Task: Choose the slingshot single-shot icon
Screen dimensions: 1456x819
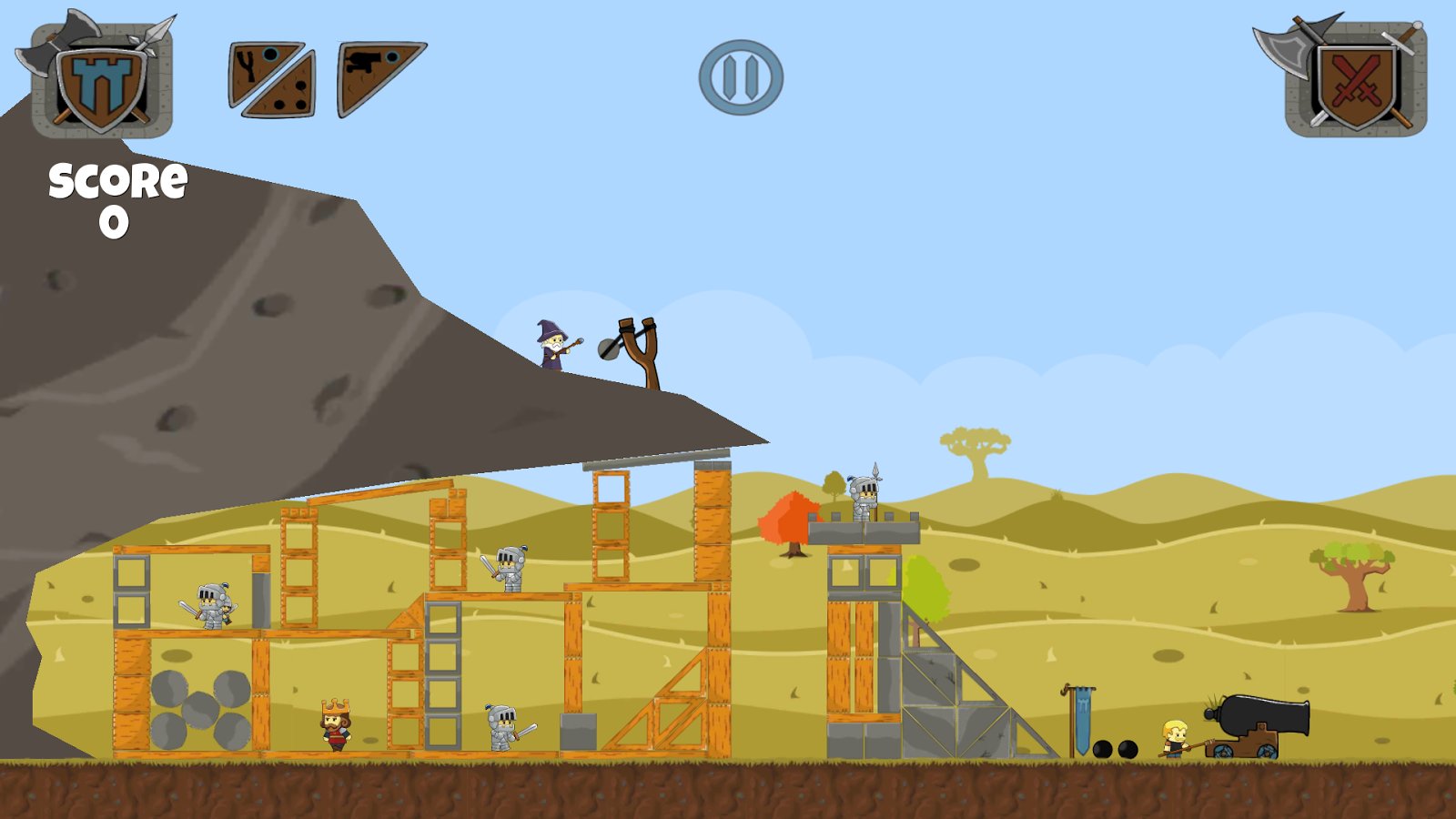Action: 252,66
